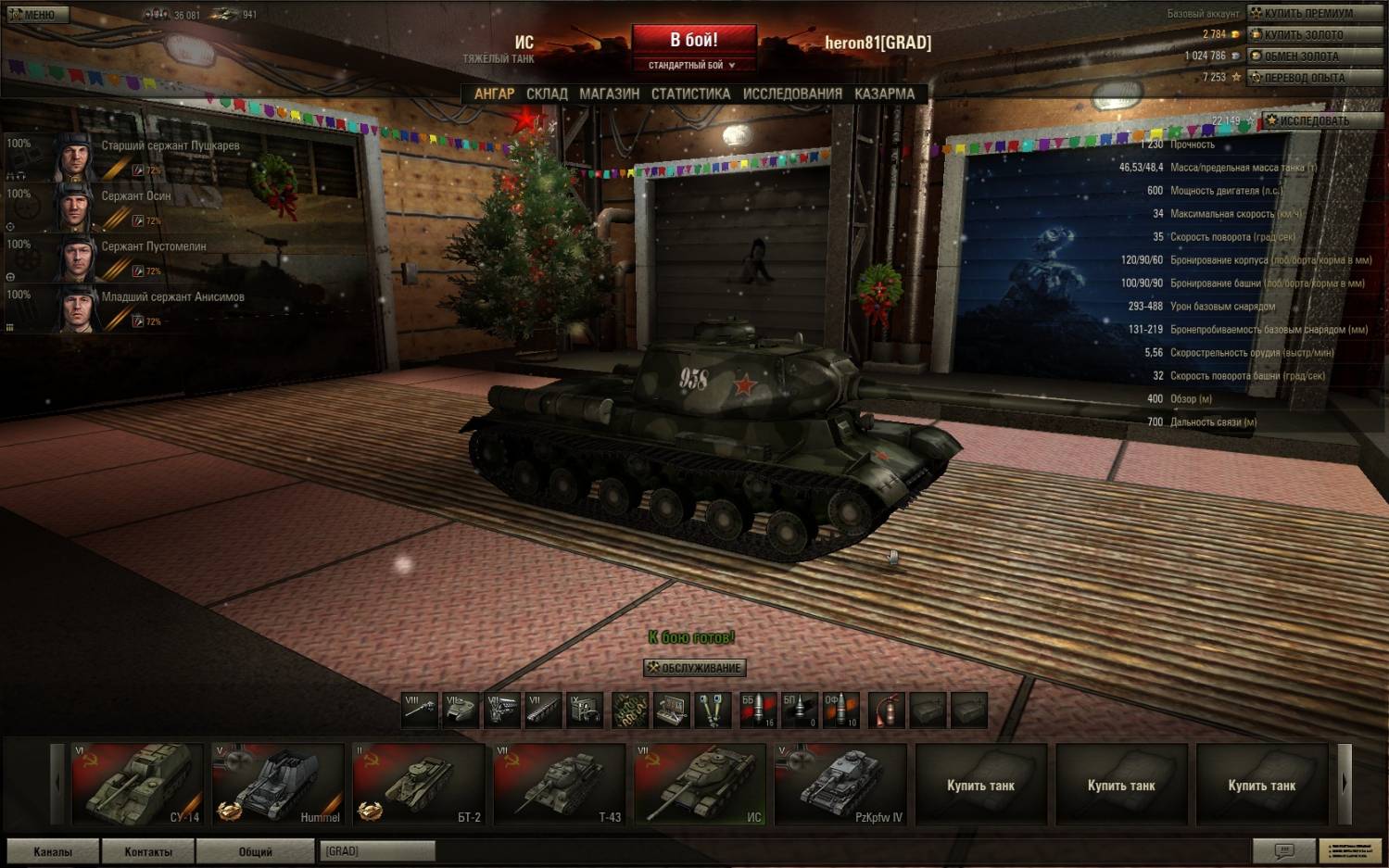The height and width of the screenshot is (868, 1389).
Task: Go to the Исследования tab
Action: (792, 94)
